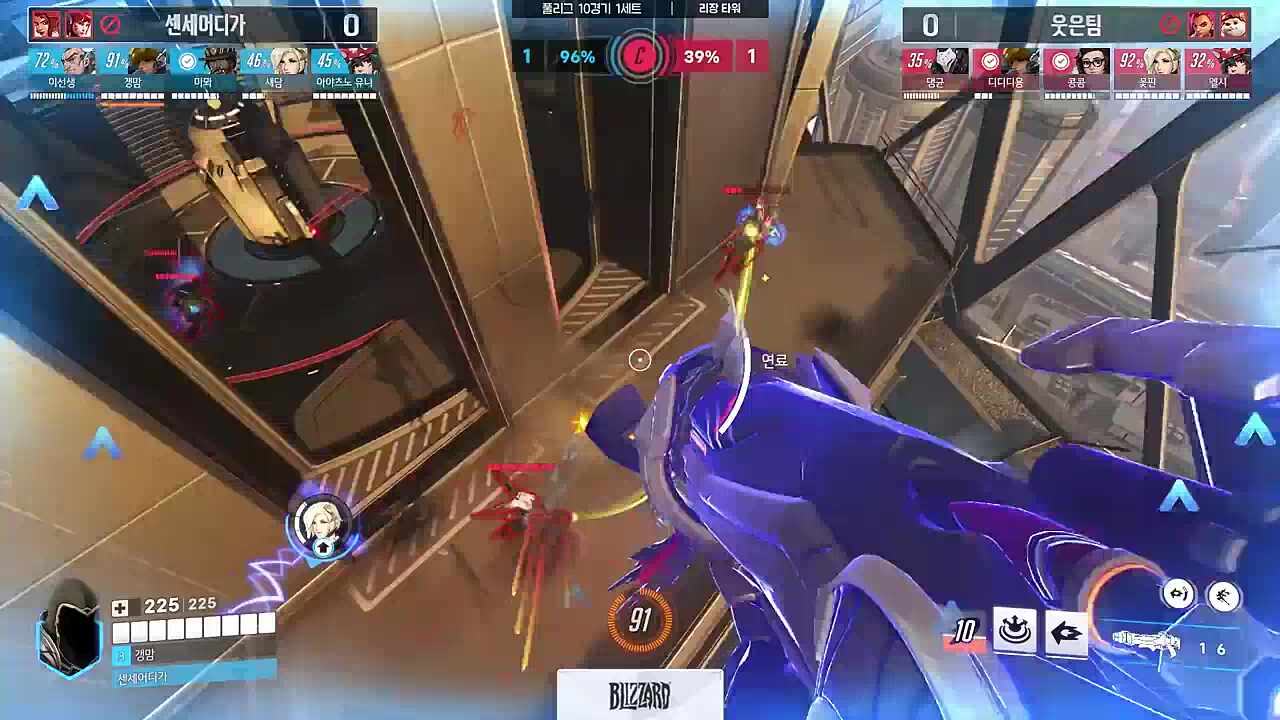Image resolution: width=1280 pixels, height=720 pixels.
Task: Activate the cooldown ability showing 10
Action: point(964,633)
